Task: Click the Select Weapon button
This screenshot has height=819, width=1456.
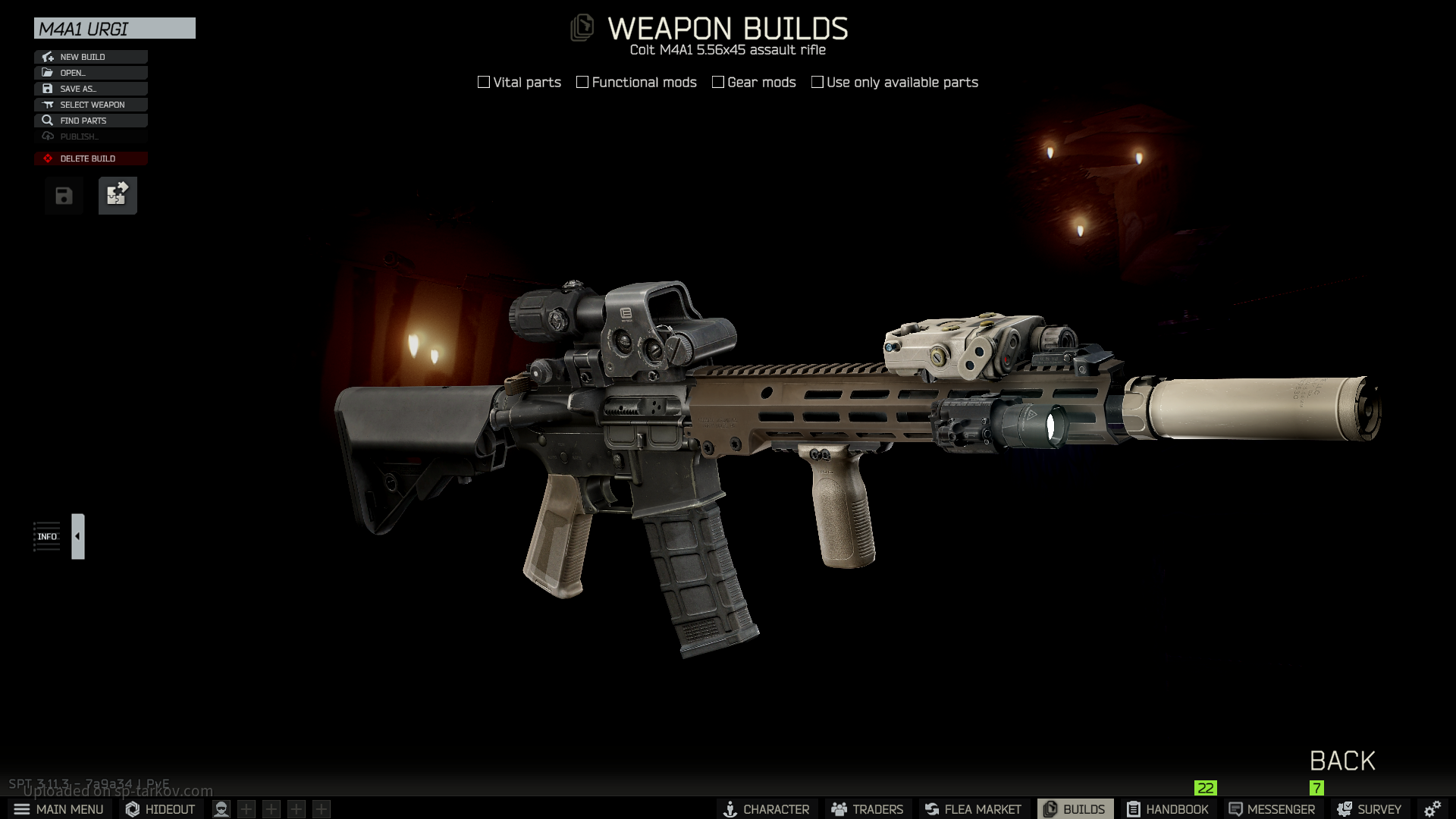Action: [90, 105]
